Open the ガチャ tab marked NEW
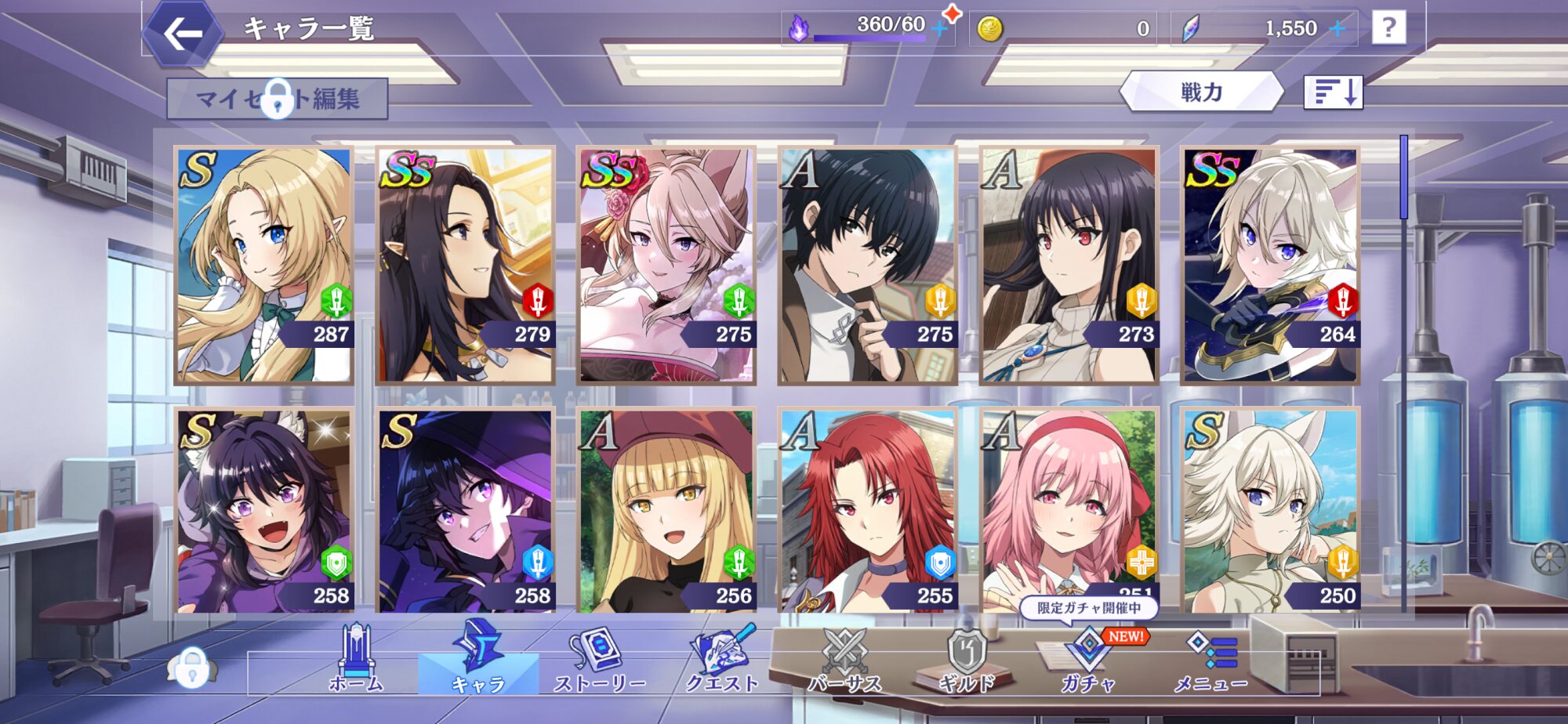This screenshot has width=1568, height=724. [x=1088, y=660]
